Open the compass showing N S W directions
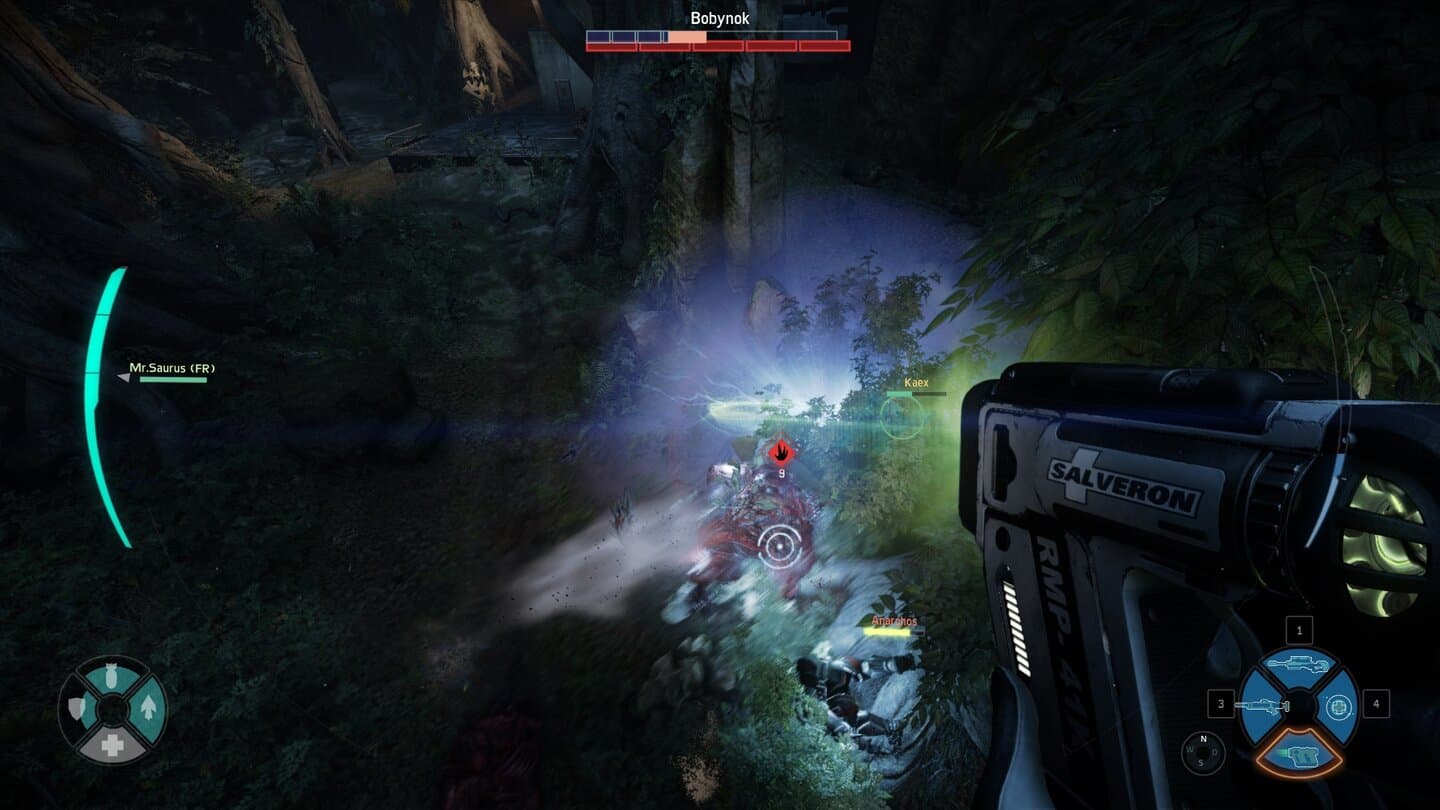Image resolution: width=1440 pixels, height=810 pixels. point(1202,751)
